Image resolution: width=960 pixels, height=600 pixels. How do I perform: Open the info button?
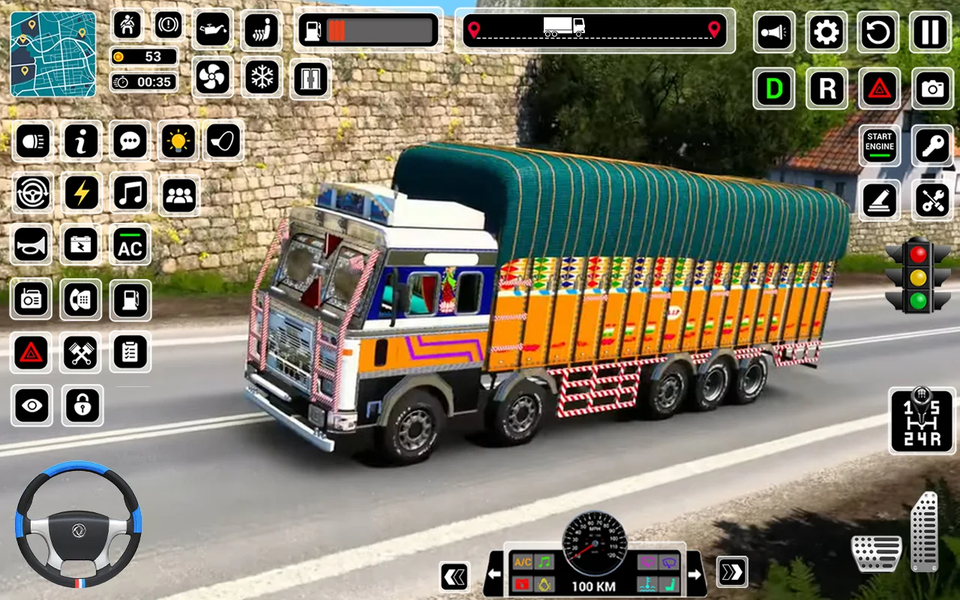pyautogui.click(x=82, y=141)
